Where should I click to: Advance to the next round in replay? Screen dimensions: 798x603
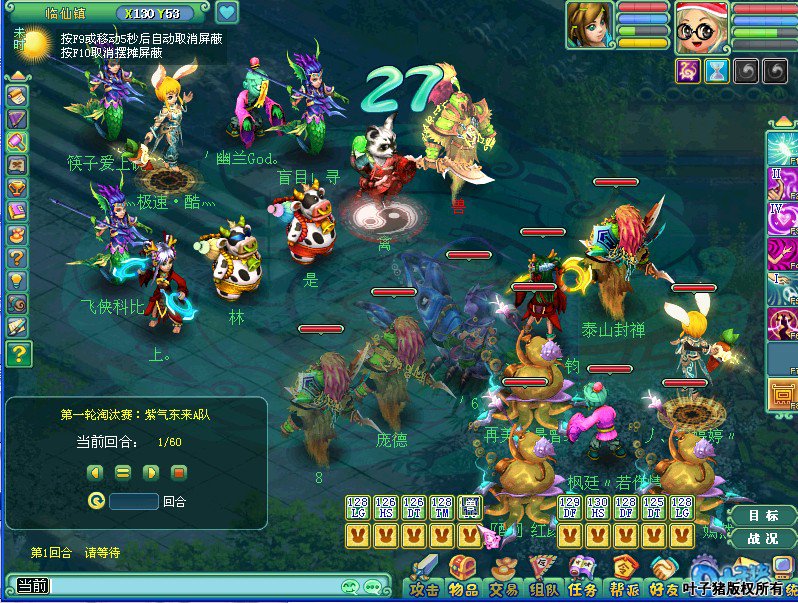[x=151, y=471]
